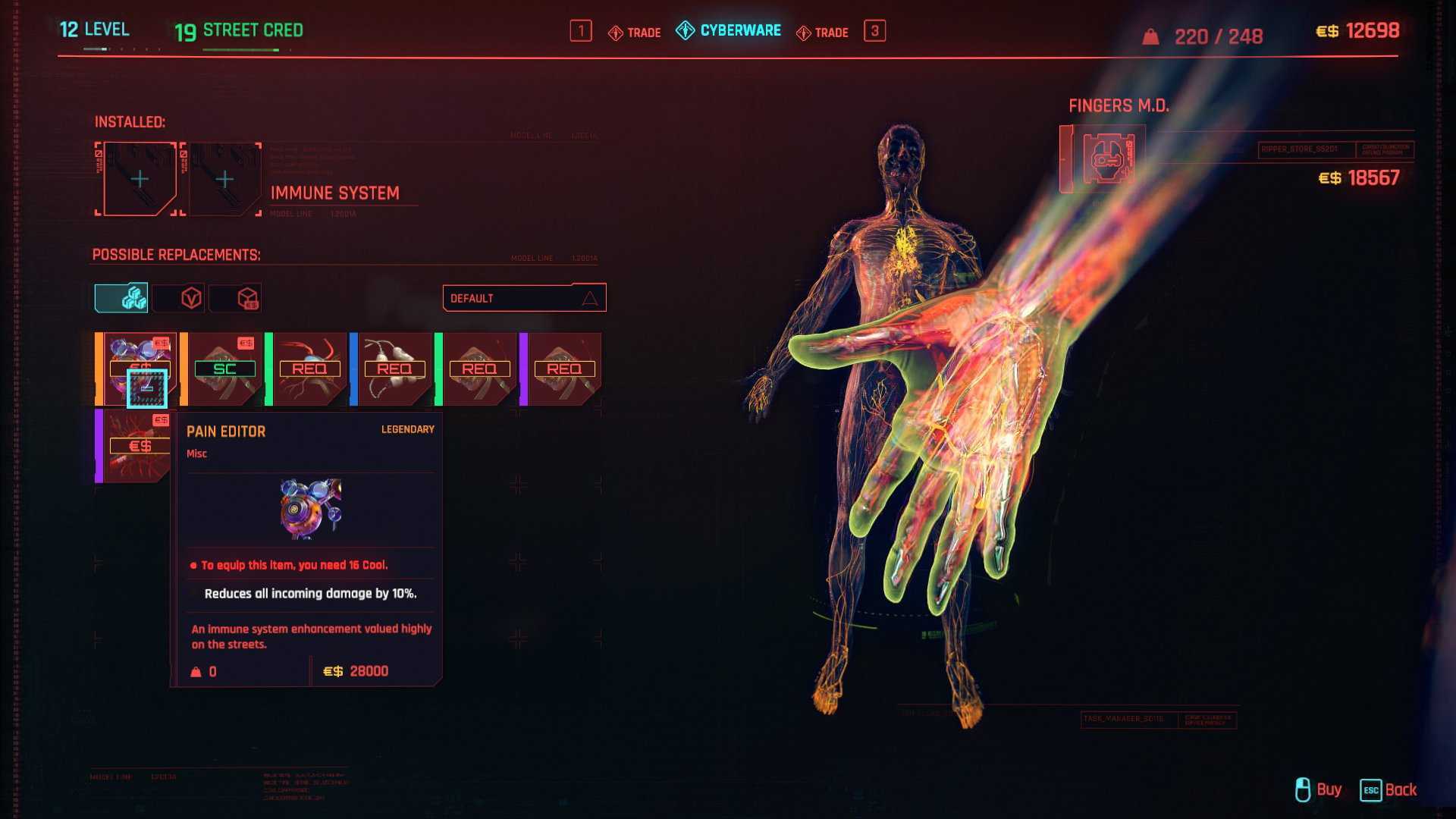
Task: Switch to the CYBERWARE tab
Action: click(x=729, y=31)
